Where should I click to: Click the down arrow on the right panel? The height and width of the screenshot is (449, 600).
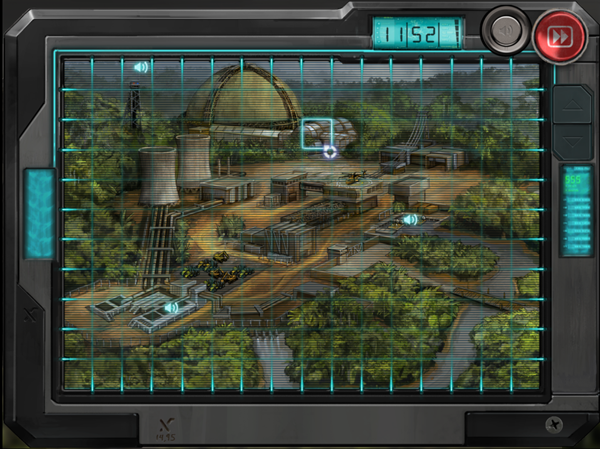[x=573, y=137]
